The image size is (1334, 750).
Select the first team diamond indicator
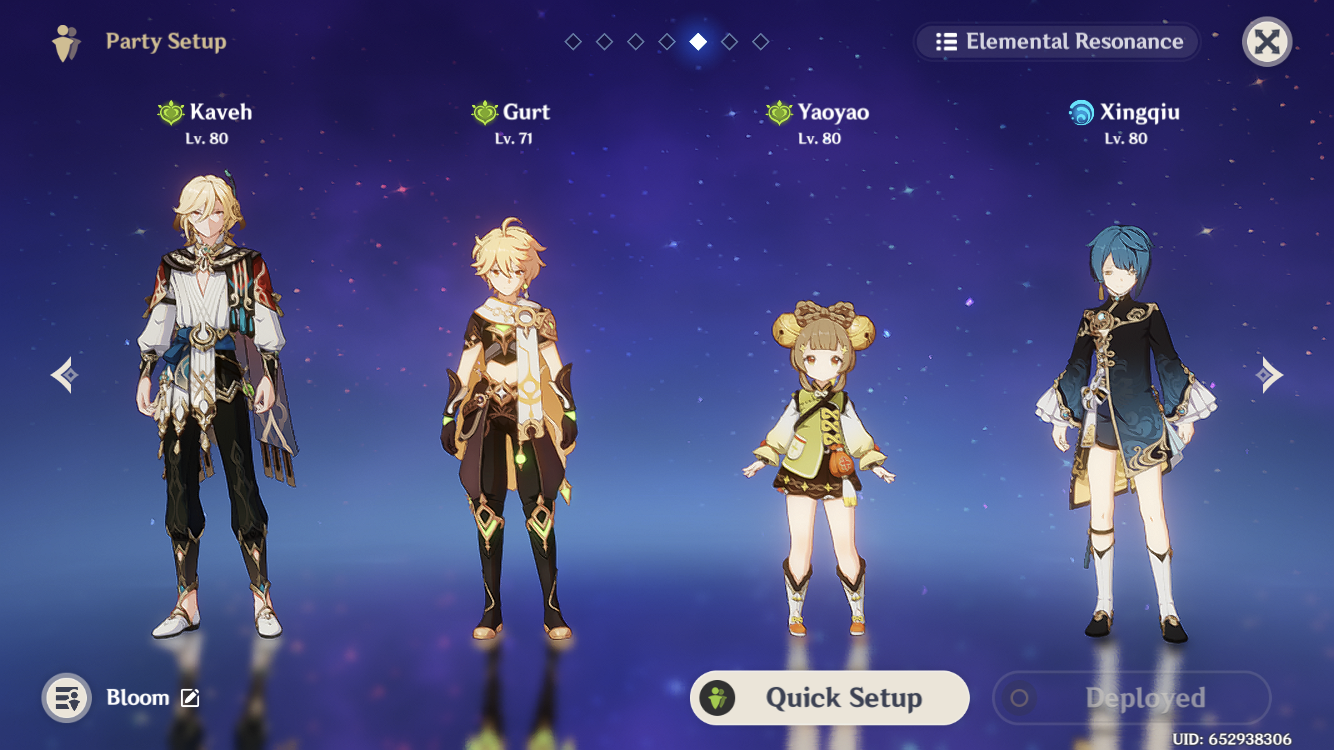click(x=572, y=42)
